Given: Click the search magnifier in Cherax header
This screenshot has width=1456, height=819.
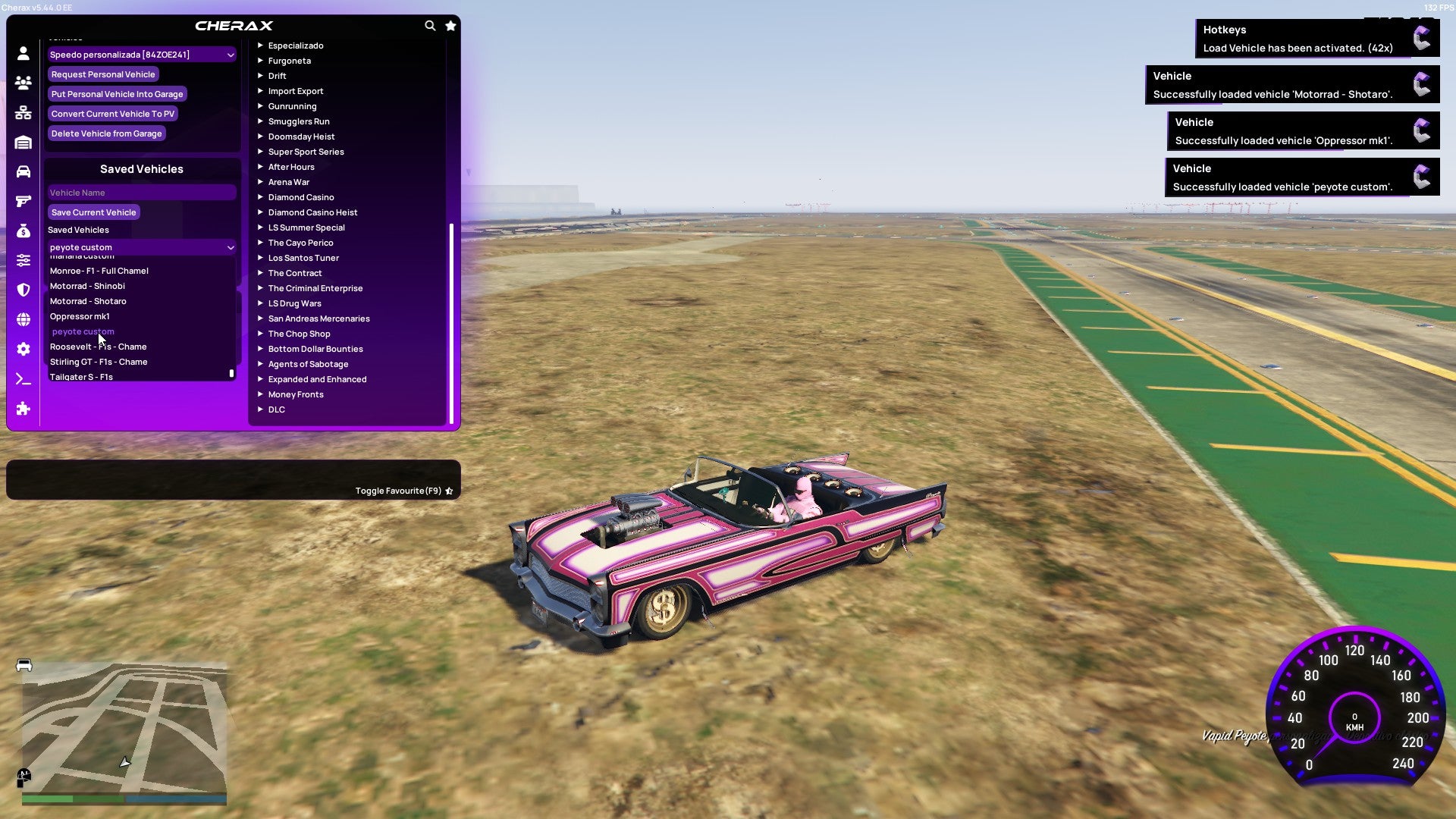Looking at the screenshot, I should 430,25.
